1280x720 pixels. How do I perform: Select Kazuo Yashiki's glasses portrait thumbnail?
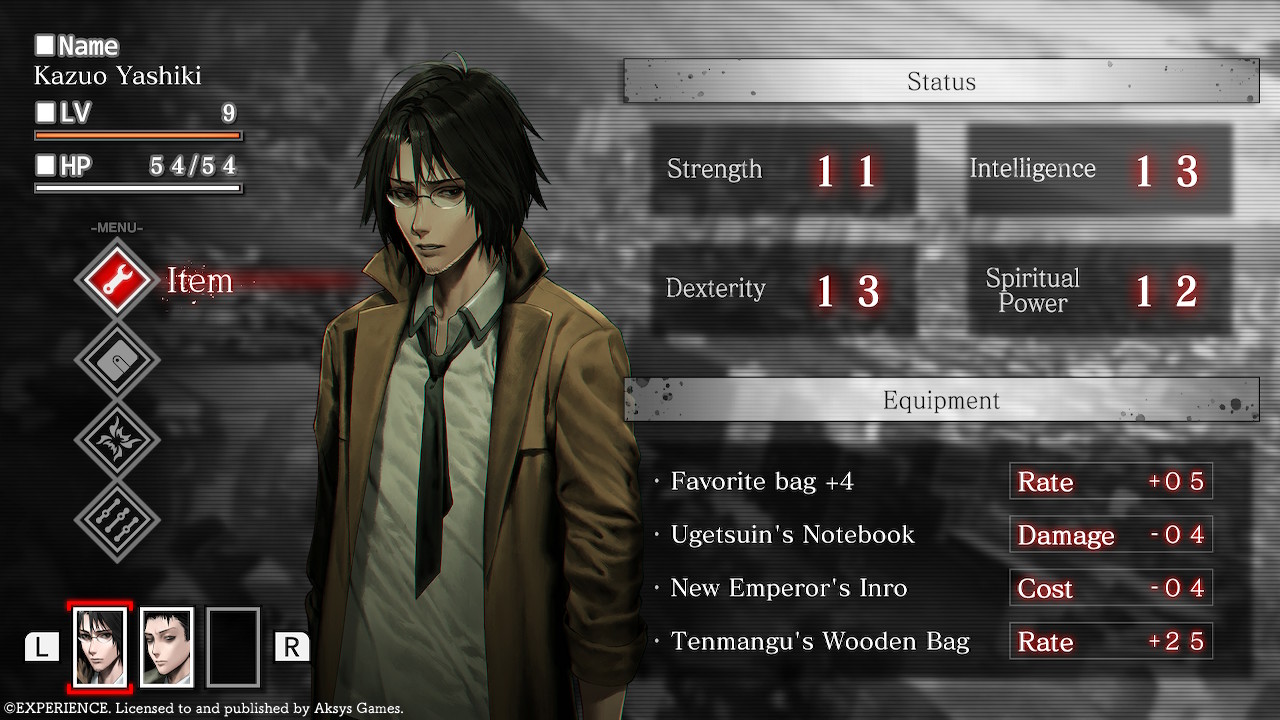(100, 647)
